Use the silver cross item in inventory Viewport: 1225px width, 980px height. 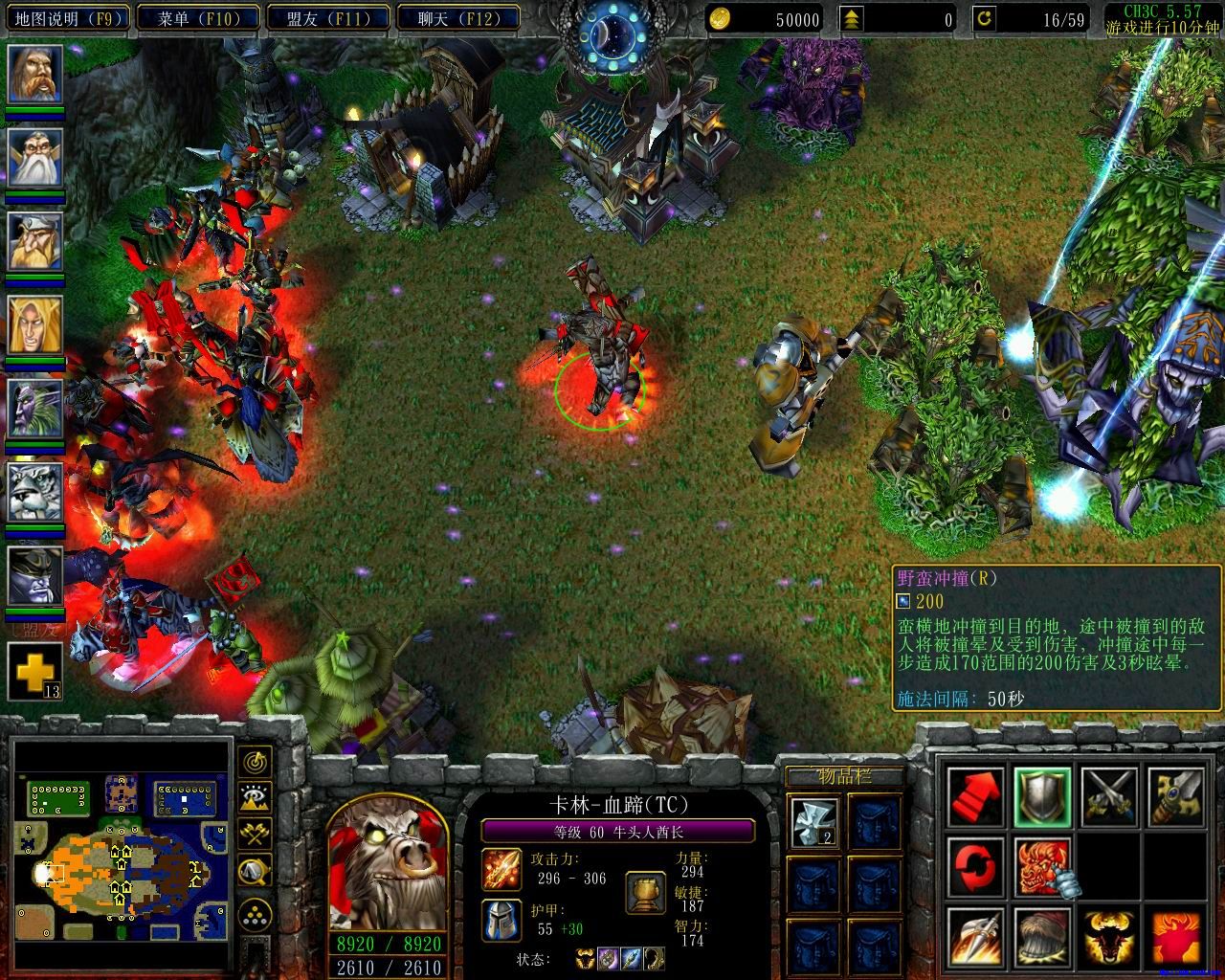(814, 822)
